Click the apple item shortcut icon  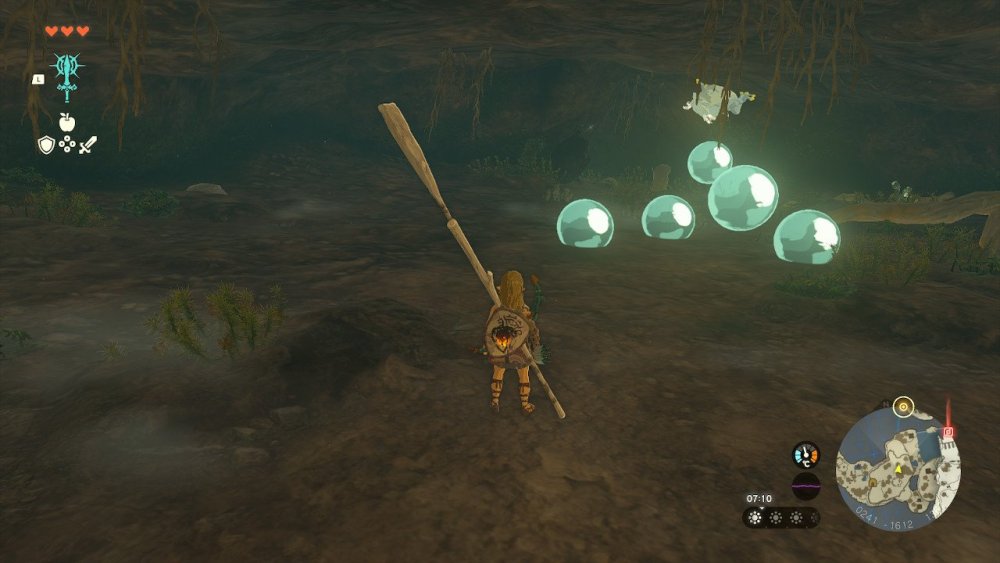(x=67, y=122)
